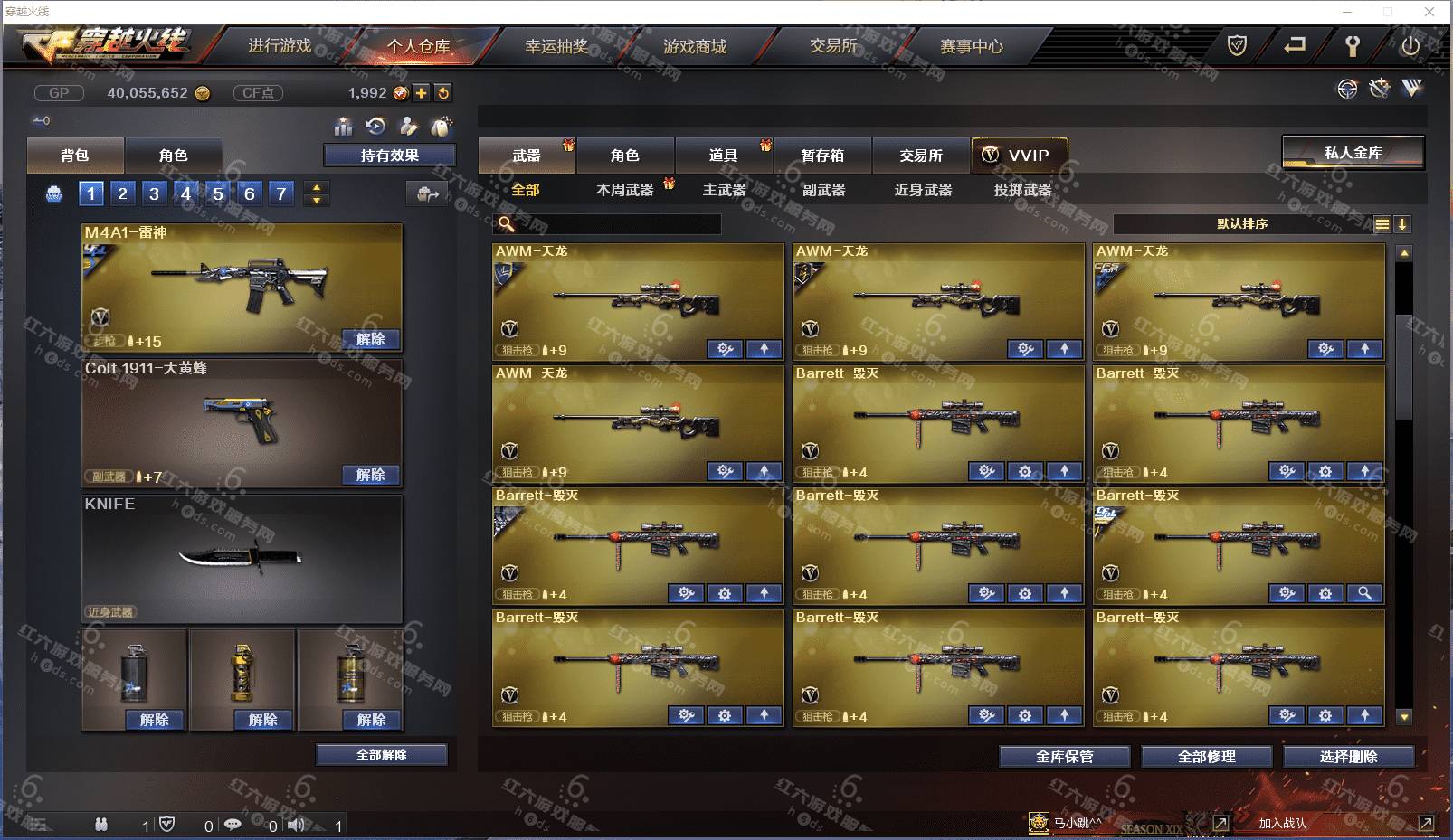Open the 默认排序 sort dropdown
Viewport: 1453px width, 840px height.
click(1242, 224)
